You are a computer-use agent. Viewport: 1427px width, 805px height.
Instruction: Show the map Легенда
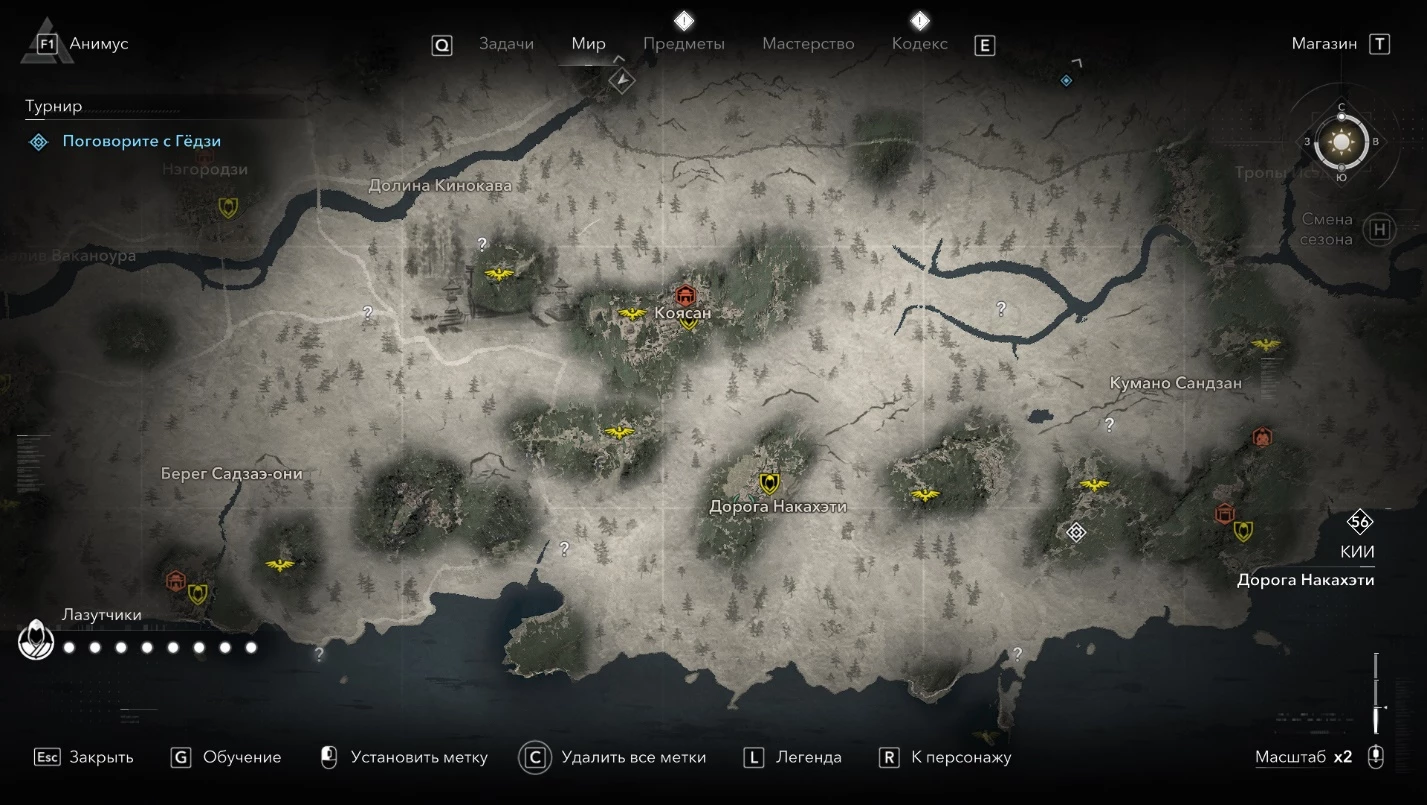tap(808, 758)
